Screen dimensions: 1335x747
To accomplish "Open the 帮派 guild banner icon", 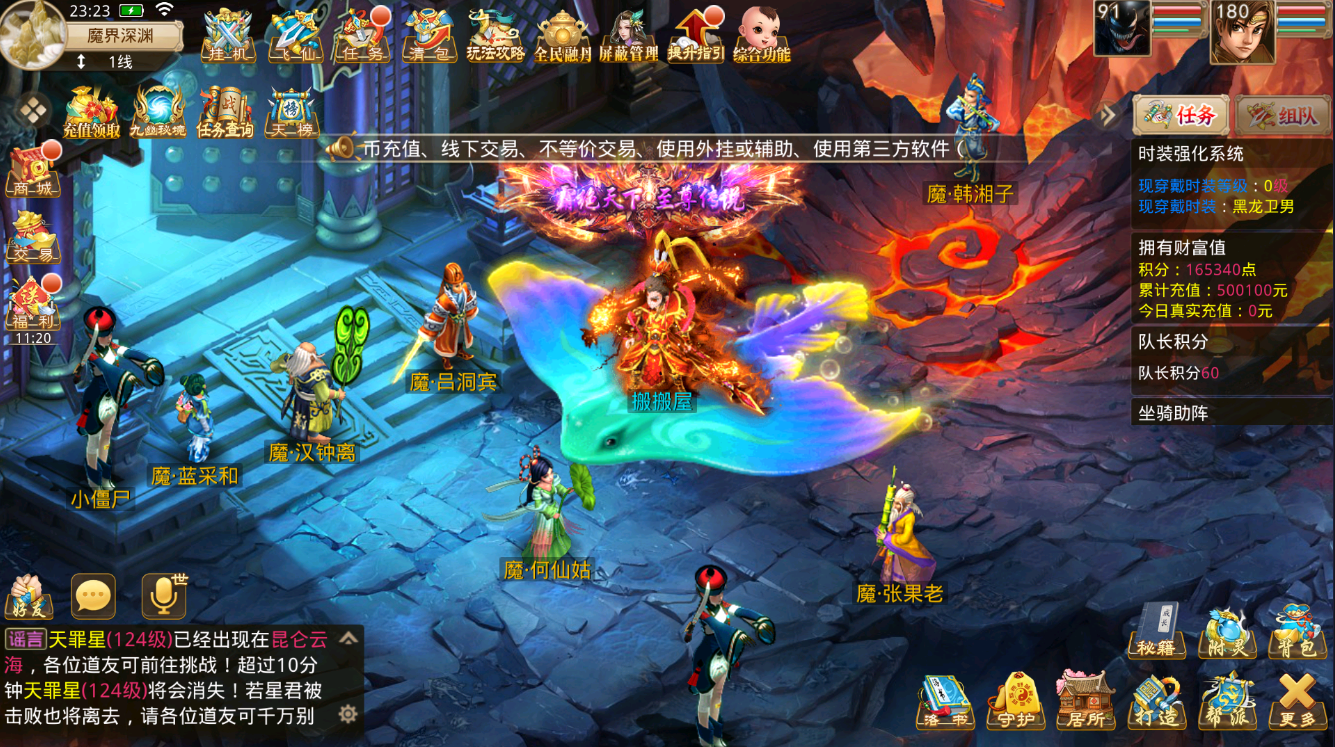I will [x=1226, y=699].
